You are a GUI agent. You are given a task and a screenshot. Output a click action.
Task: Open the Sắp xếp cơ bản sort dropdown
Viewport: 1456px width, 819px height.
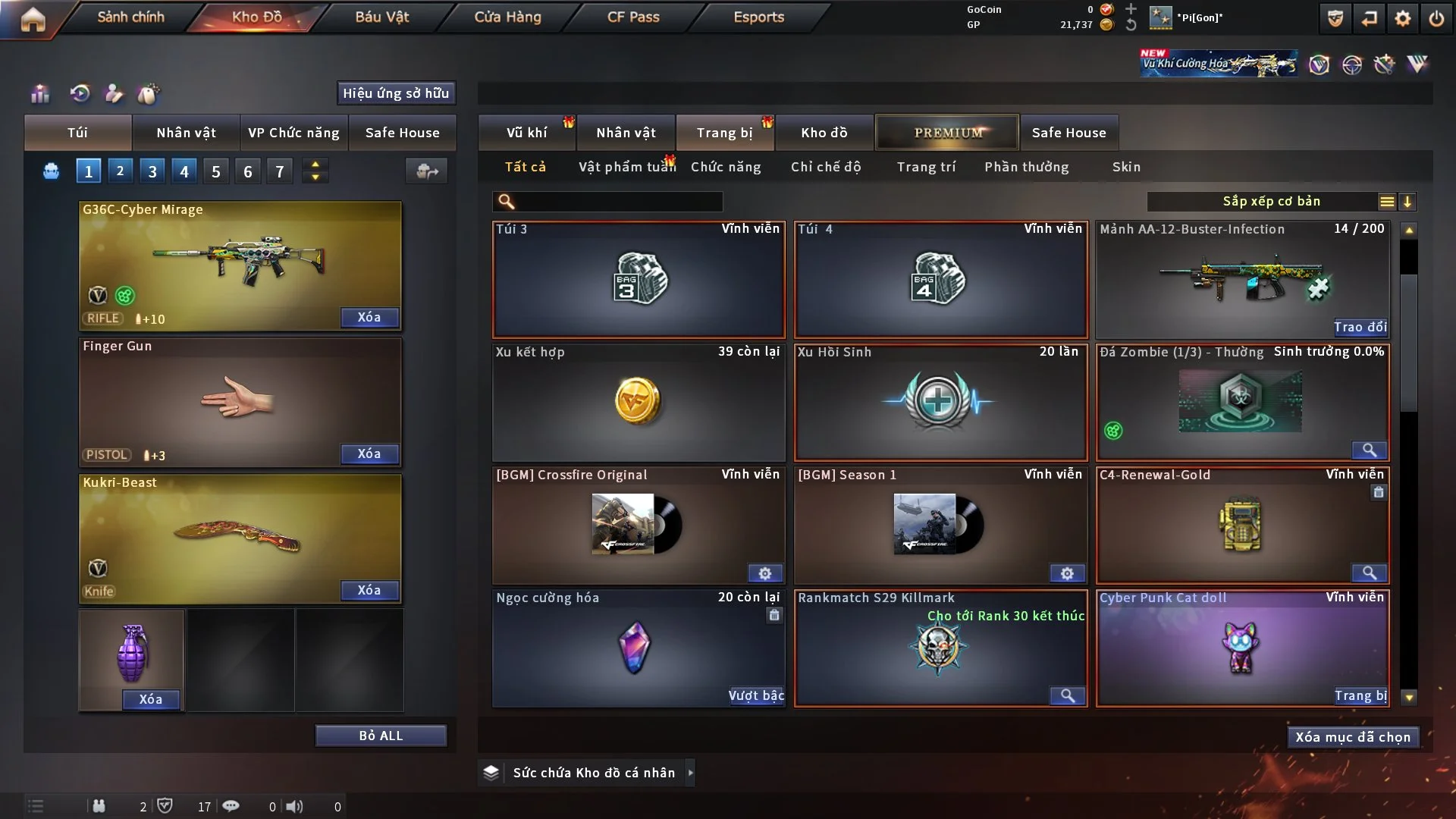click(x=1271, y=202)
